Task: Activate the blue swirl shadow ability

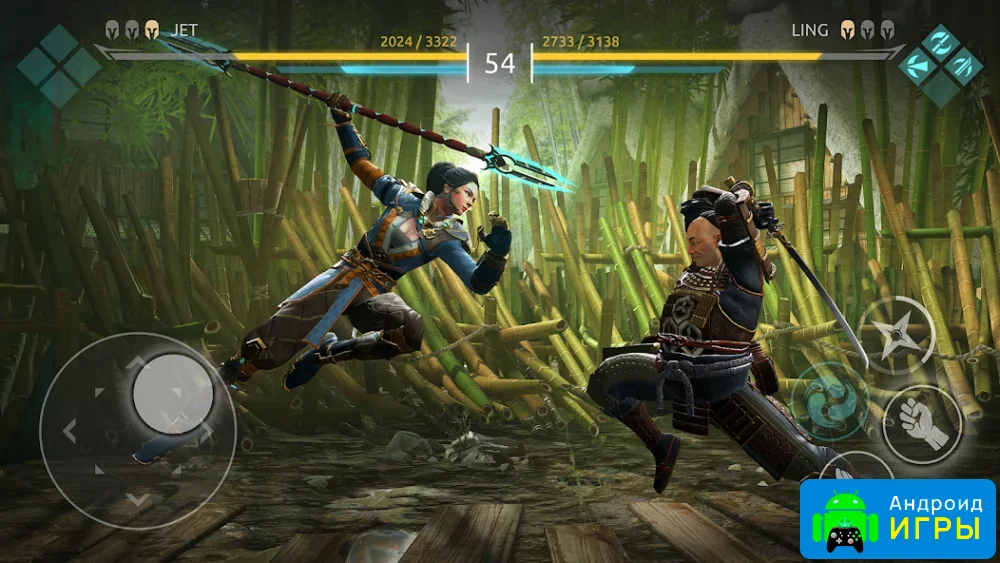Action: point(827,400)
